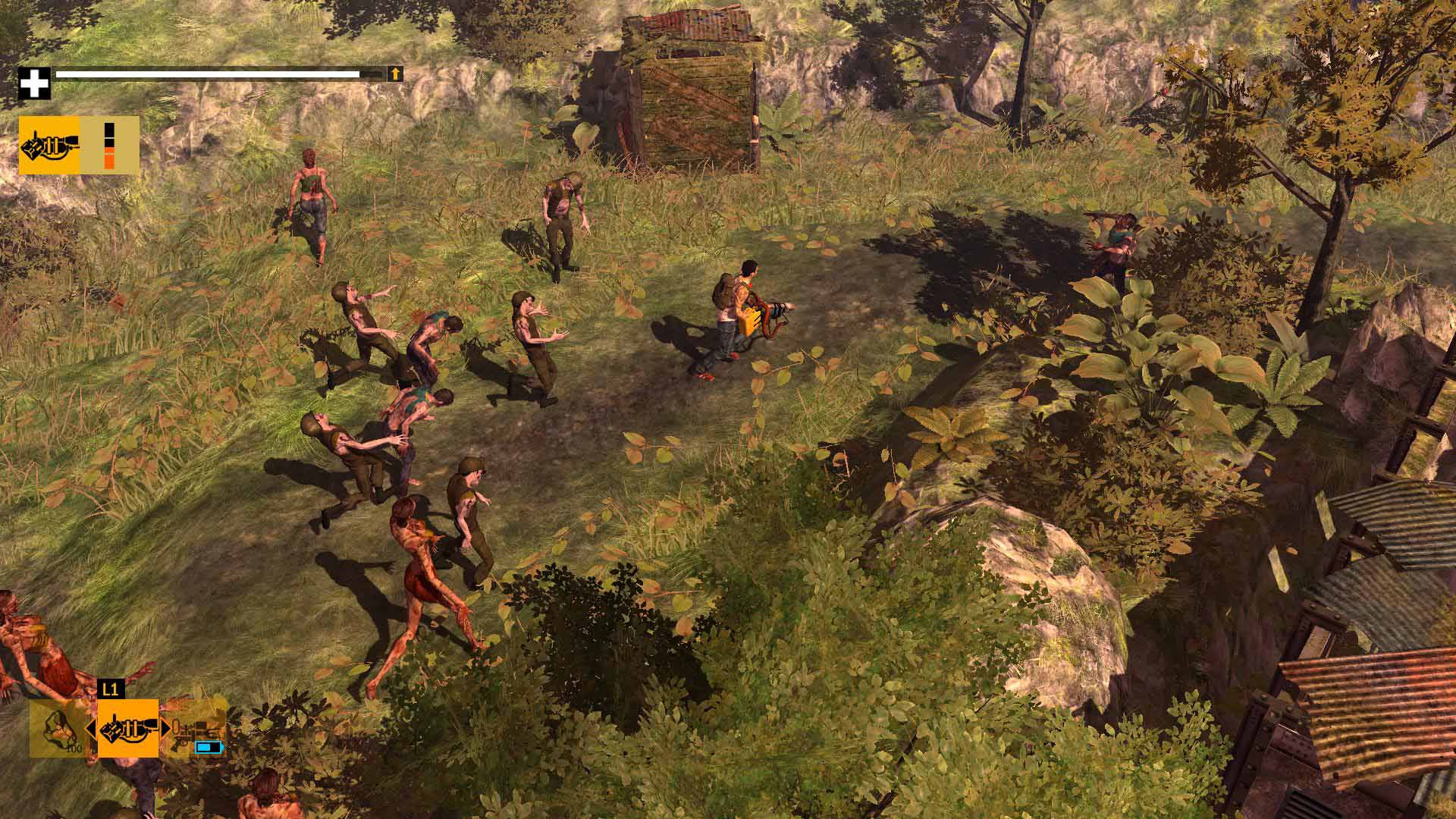Select the equipped chainsaw weapon icon
Screen dimensions: 1456x819
pos(50,147)
